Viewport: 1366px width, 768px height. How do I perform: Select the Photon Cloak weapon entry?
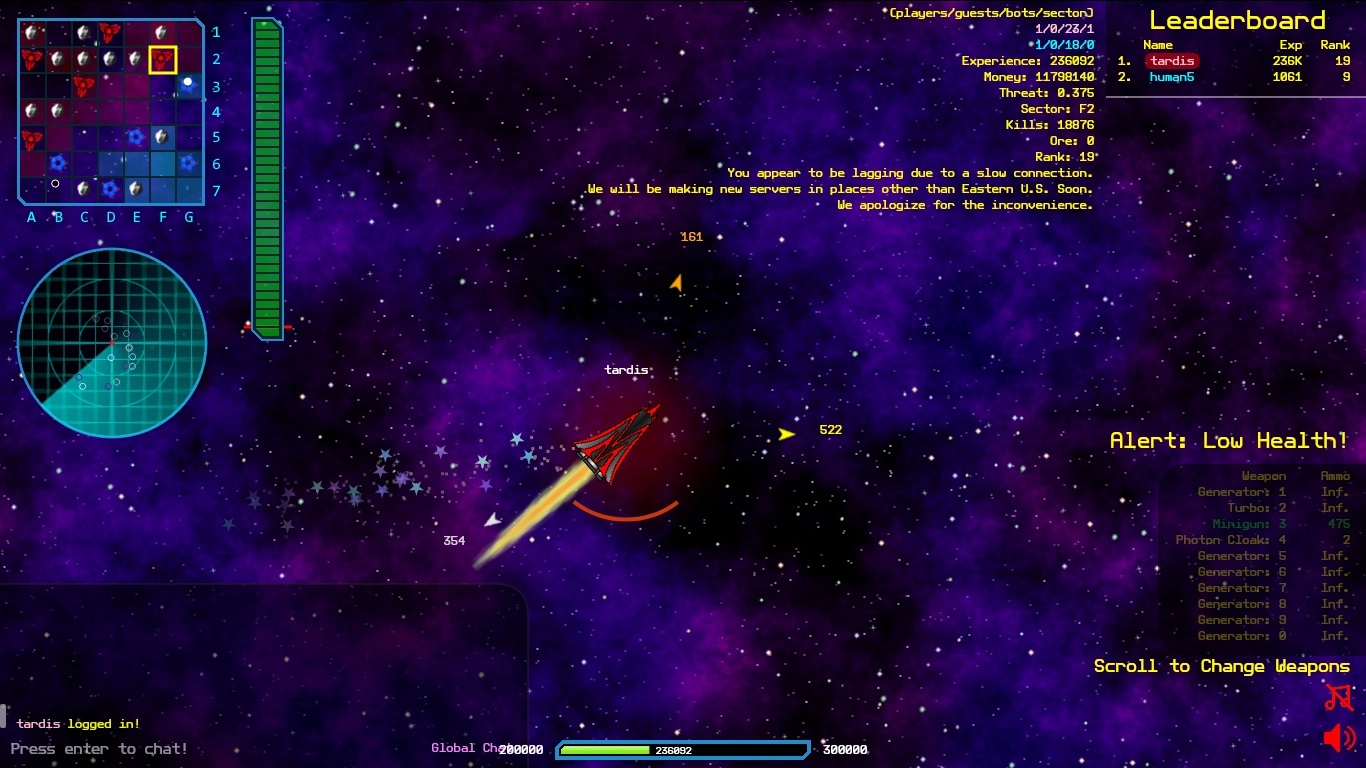point(1228,539)
